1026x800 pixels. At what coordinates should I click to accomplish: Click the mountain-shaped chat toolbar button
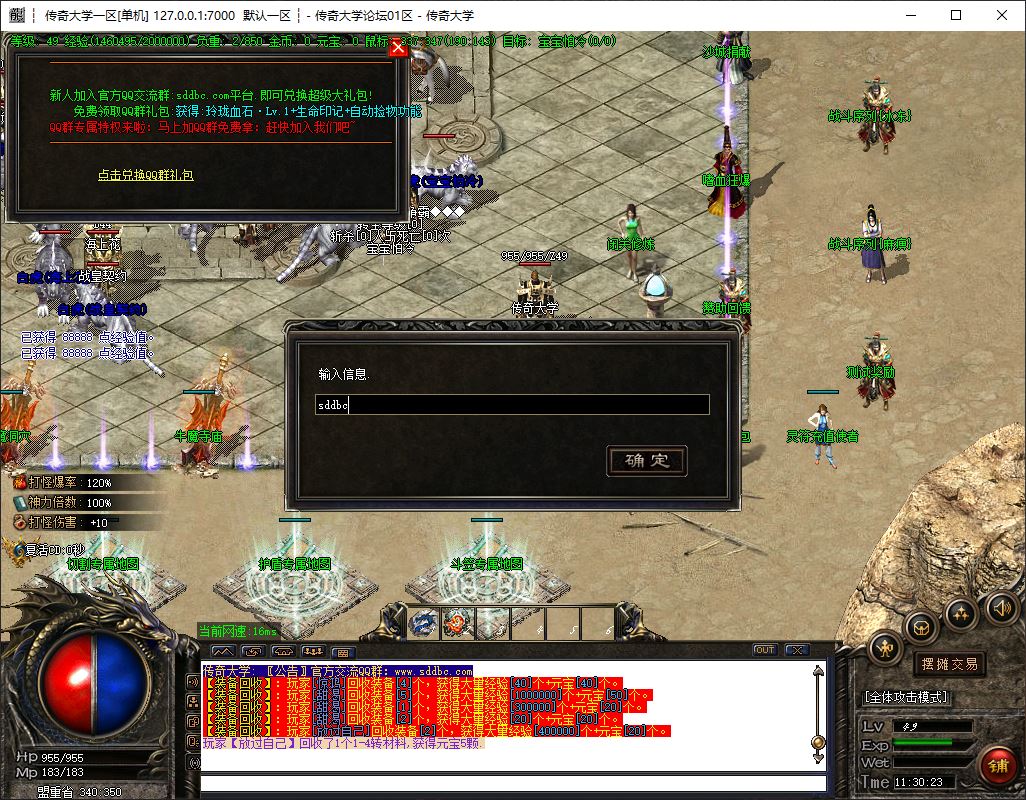[x=221, y=652]
